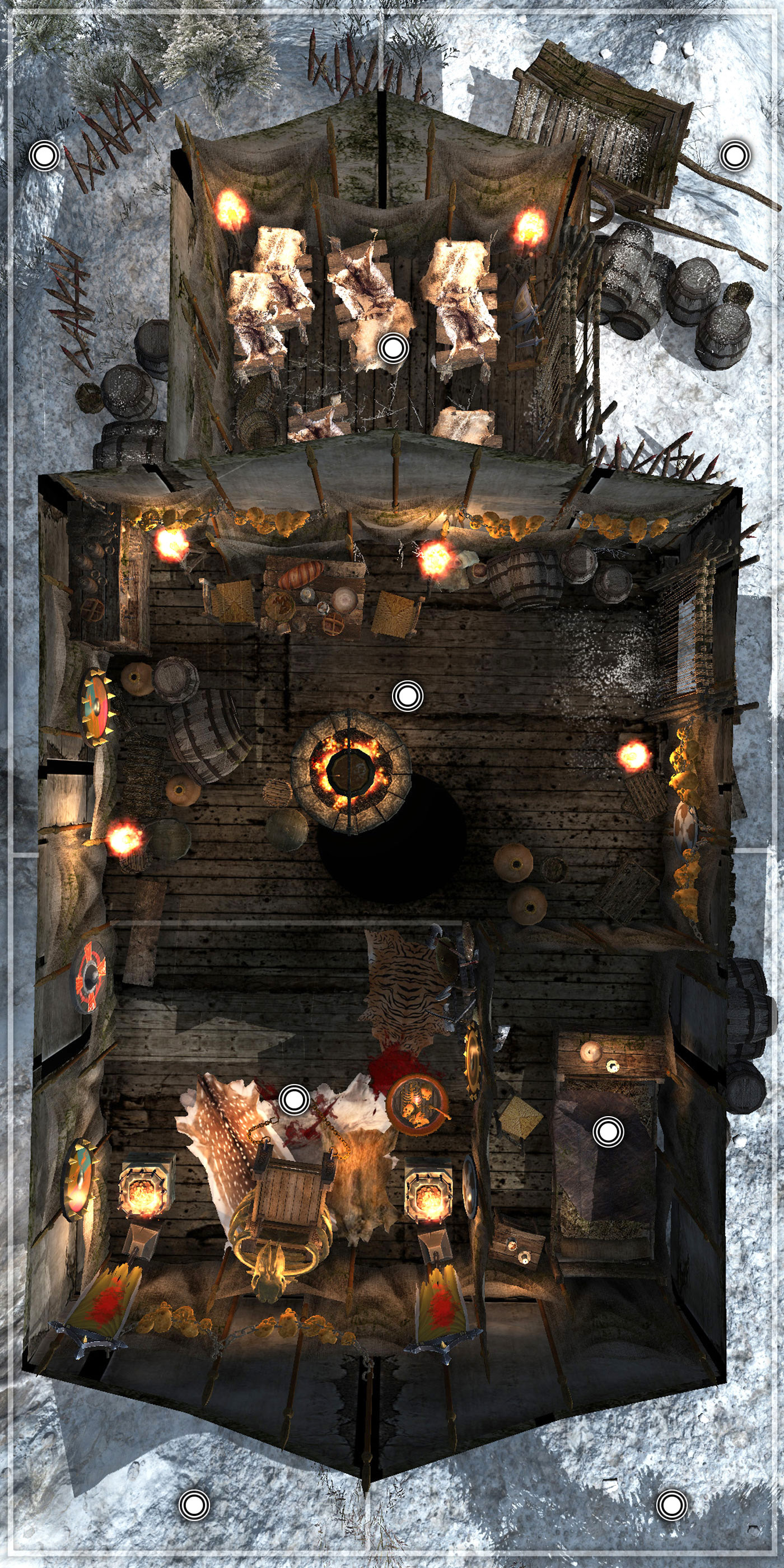Select the marker on the bedroom bed

[x=608, y=1131]
